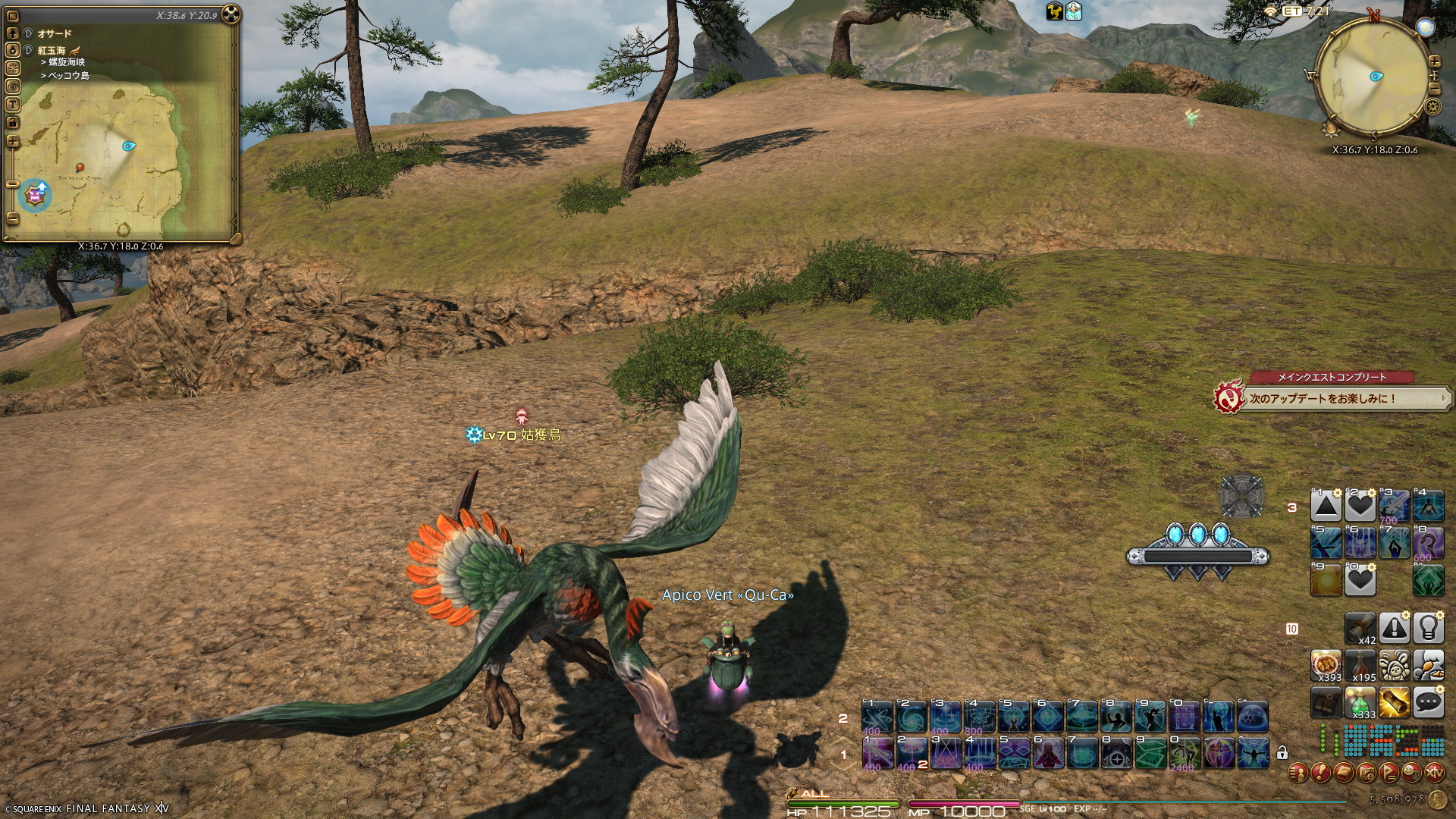Activate the black triangle macro slot

[1326, 506]
